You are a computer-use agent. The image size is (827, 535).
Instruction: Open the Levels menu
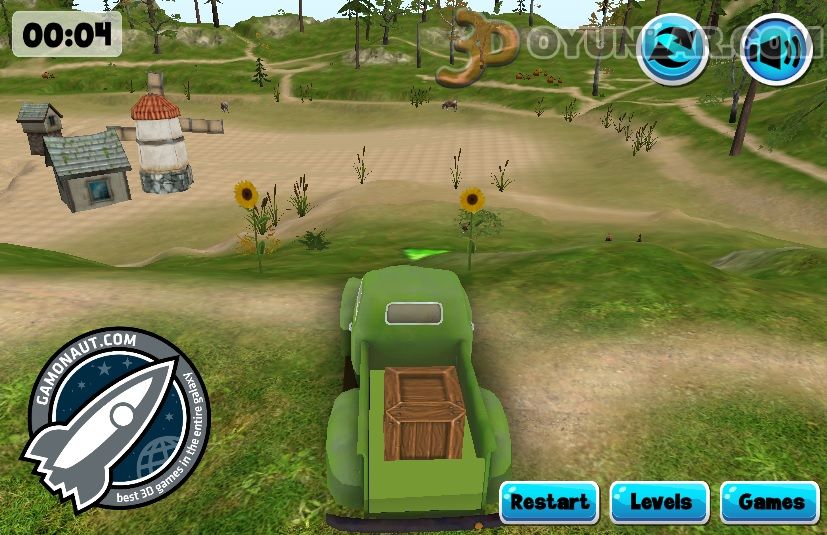[x=659, y=502]
